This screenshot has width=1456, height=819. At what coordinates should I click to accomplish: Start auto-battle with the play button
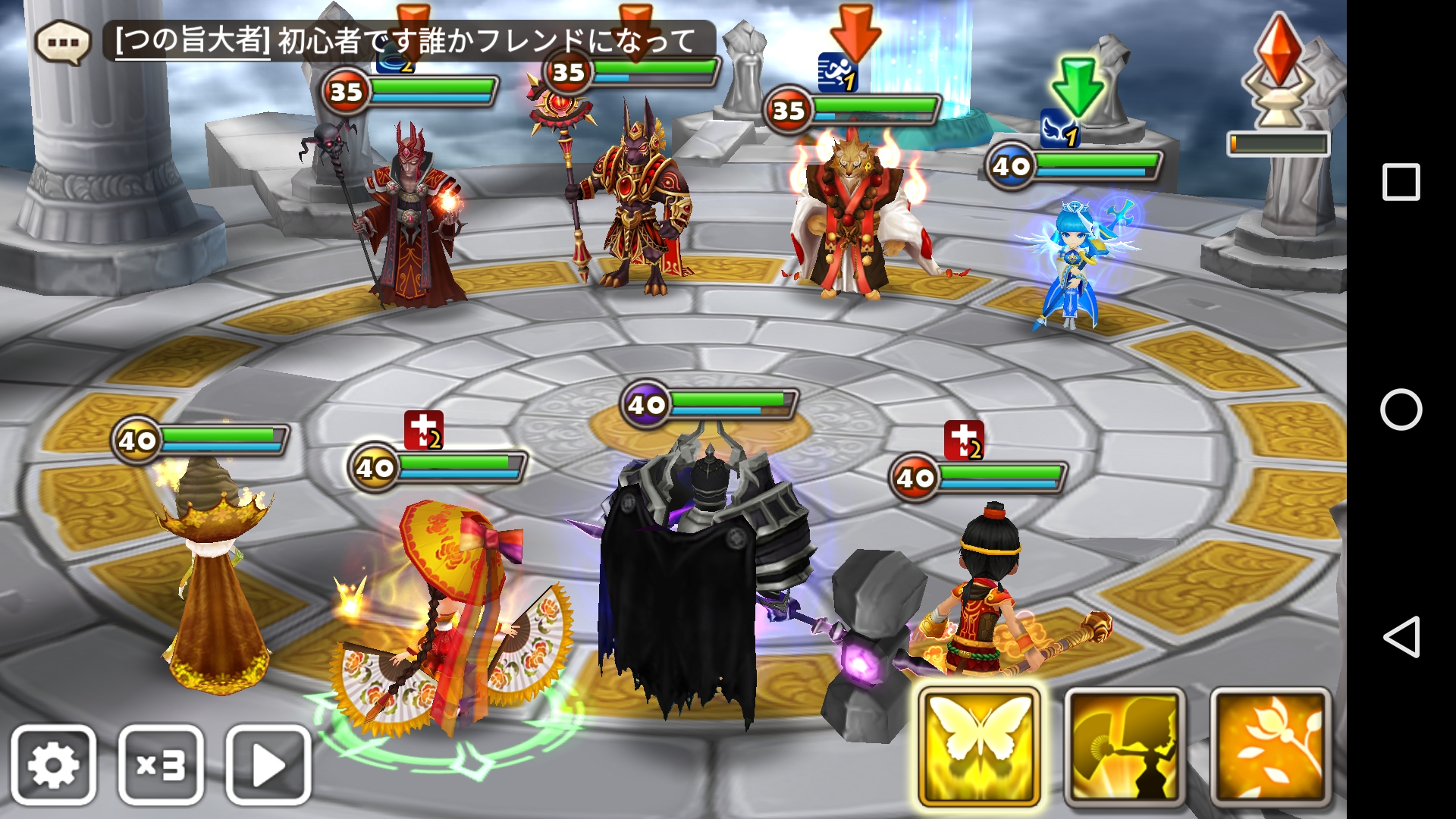click(268, 764)
